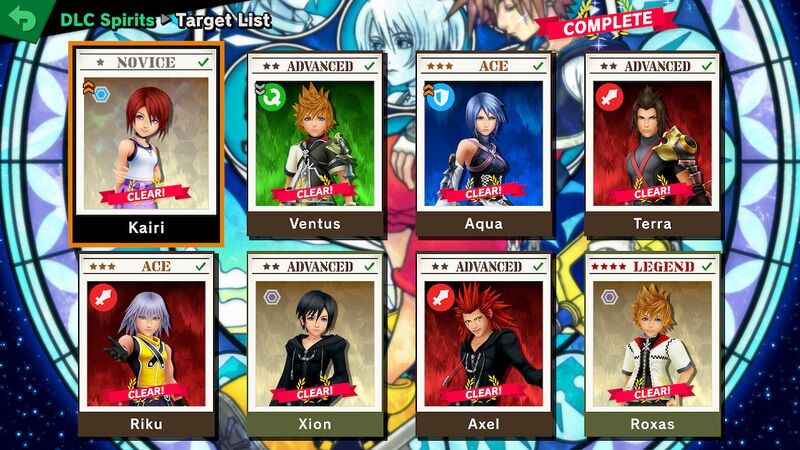Image resolution: width=800 pixels, height=450 pixels.
Task: Go back with the green arrow button
Action: [20, 18]
